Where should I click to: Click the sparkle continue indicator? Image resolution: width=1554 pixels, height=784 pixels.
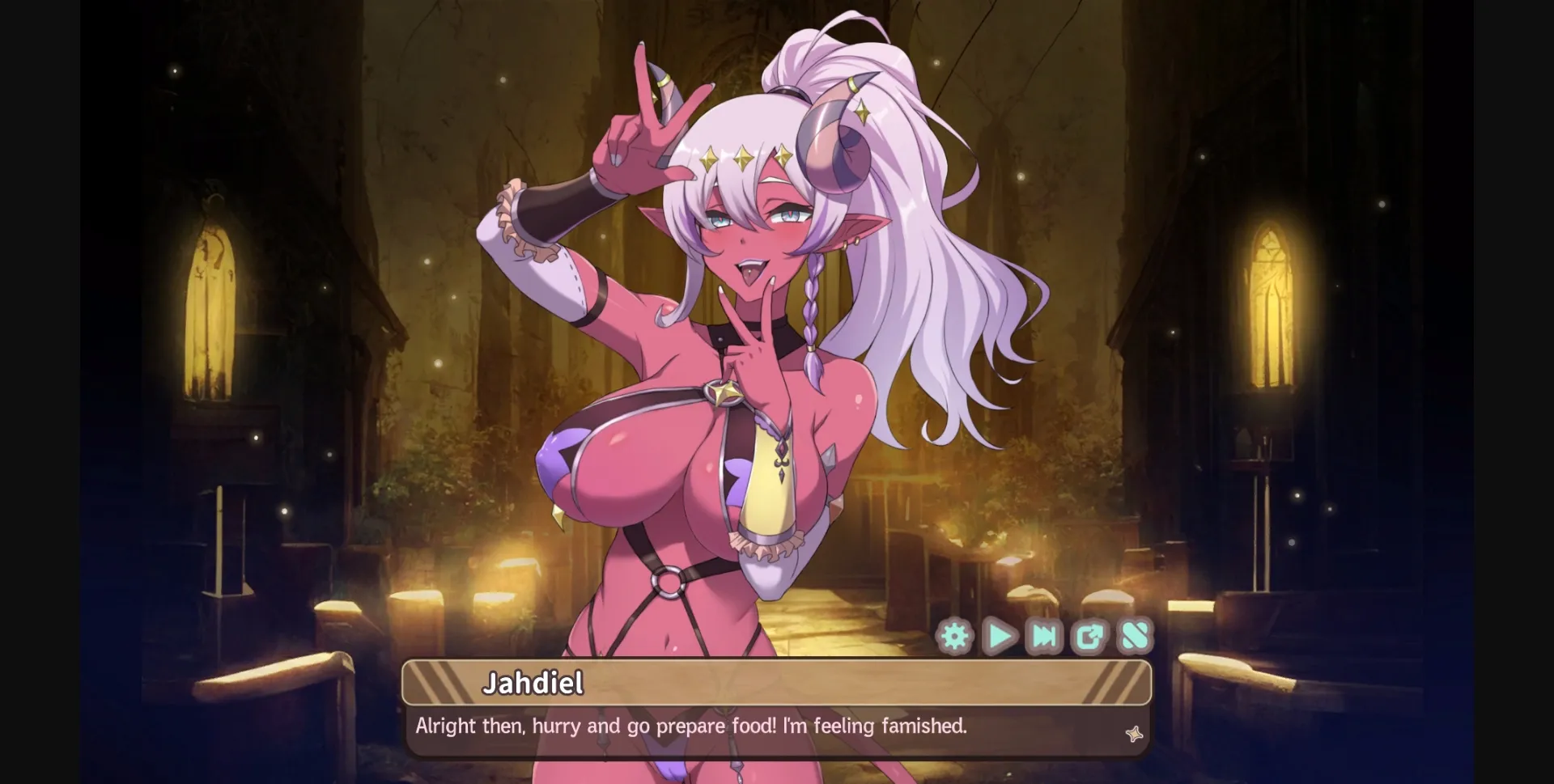point(1136,735)
